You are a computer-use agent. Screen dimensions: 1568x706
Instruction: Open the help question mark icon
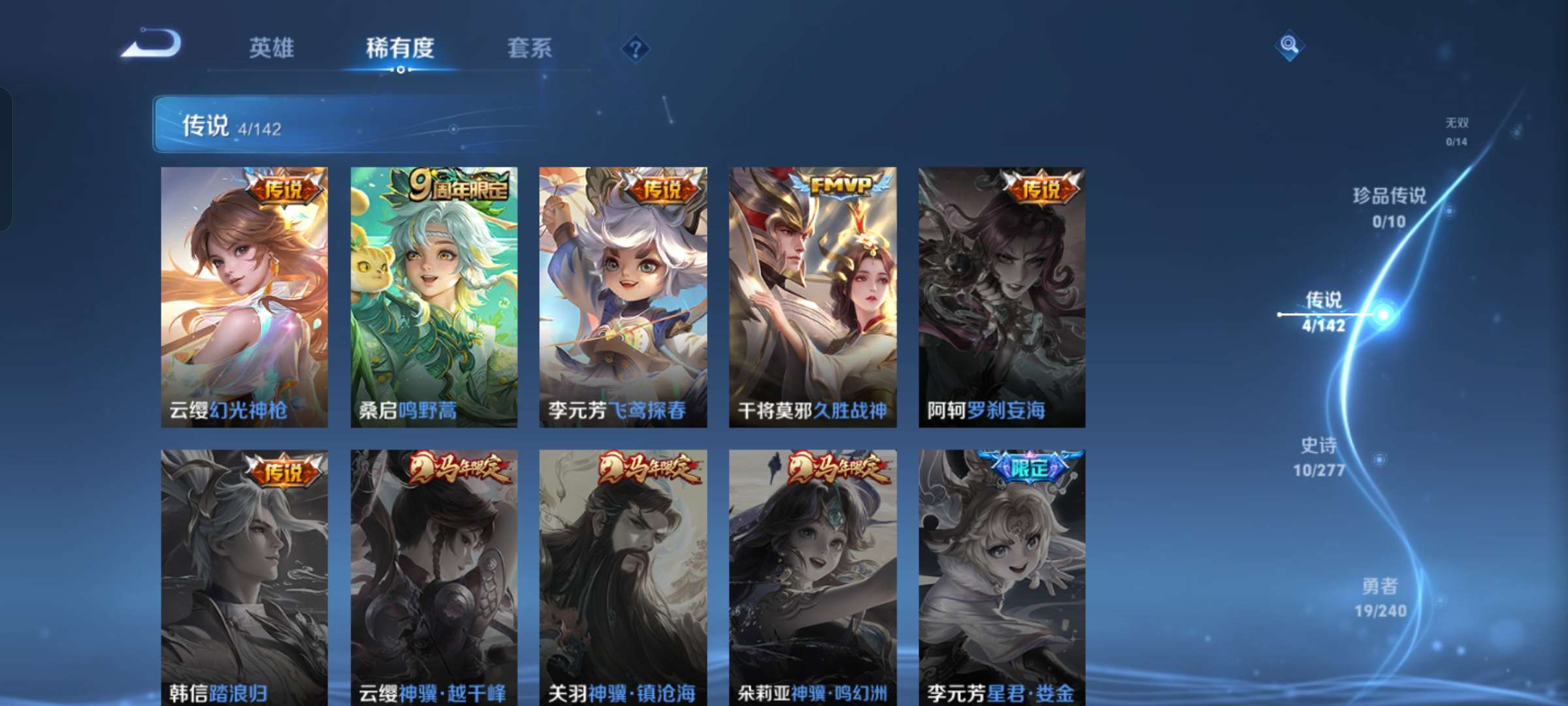pyautogui.click(x=637, y=49)
